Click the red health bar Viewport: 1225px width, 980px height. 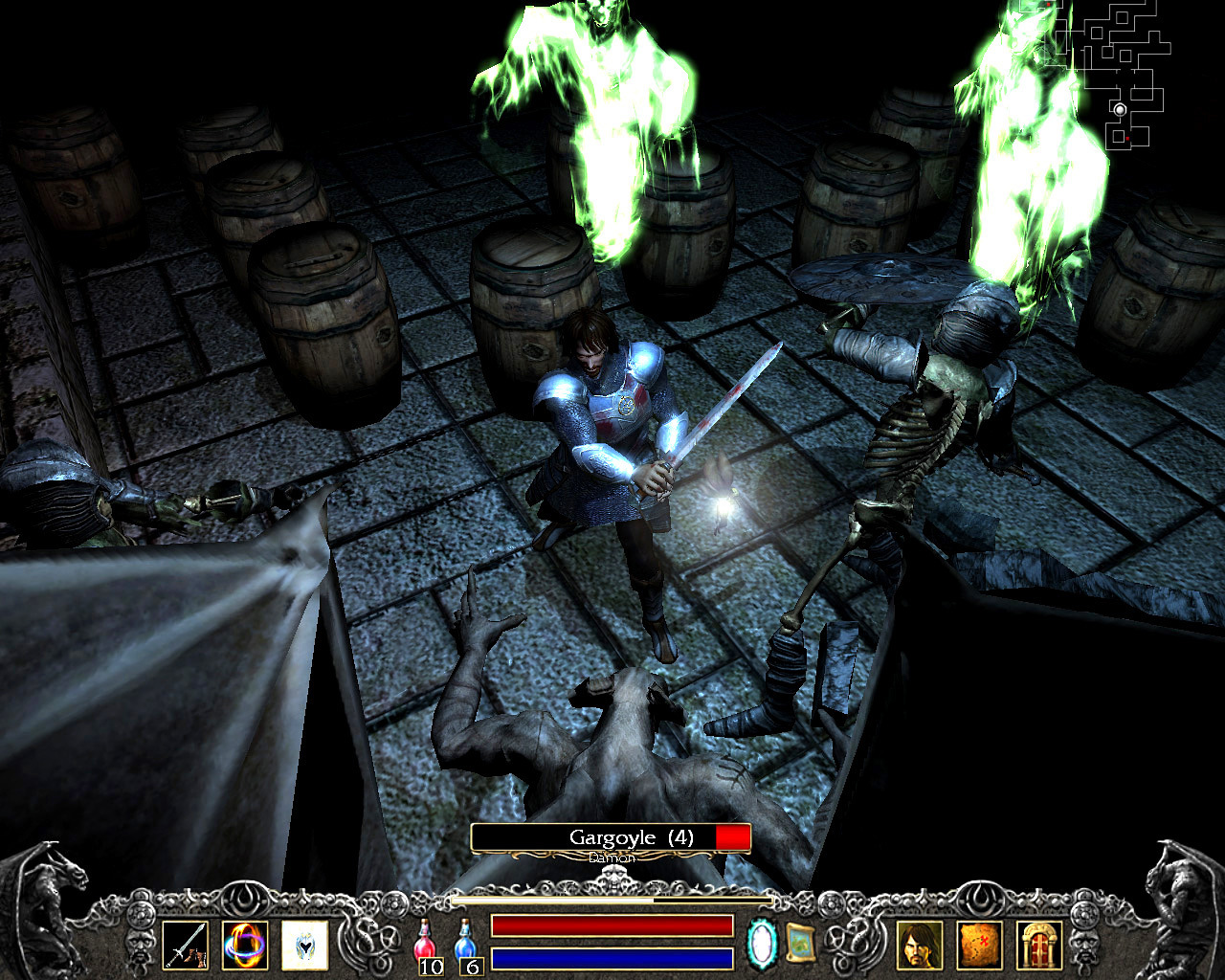coord(611,924)
